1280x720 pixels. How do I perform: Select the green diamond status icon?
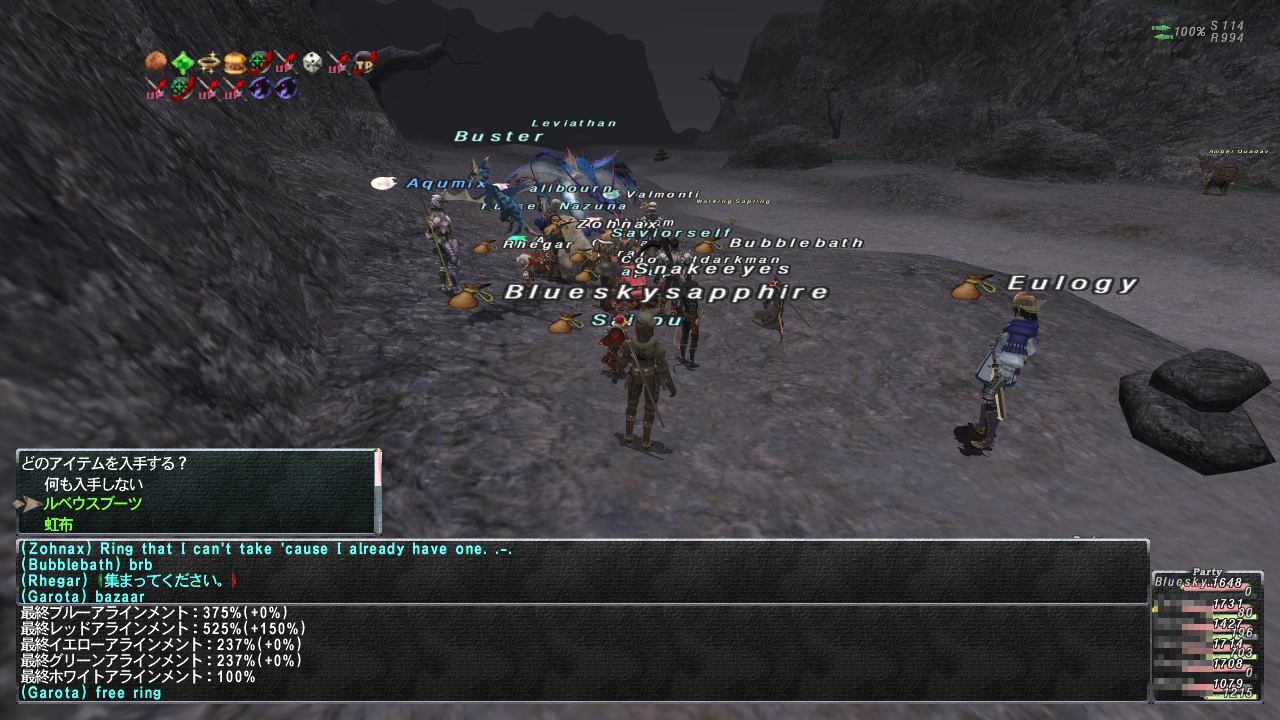click(182, 63)
